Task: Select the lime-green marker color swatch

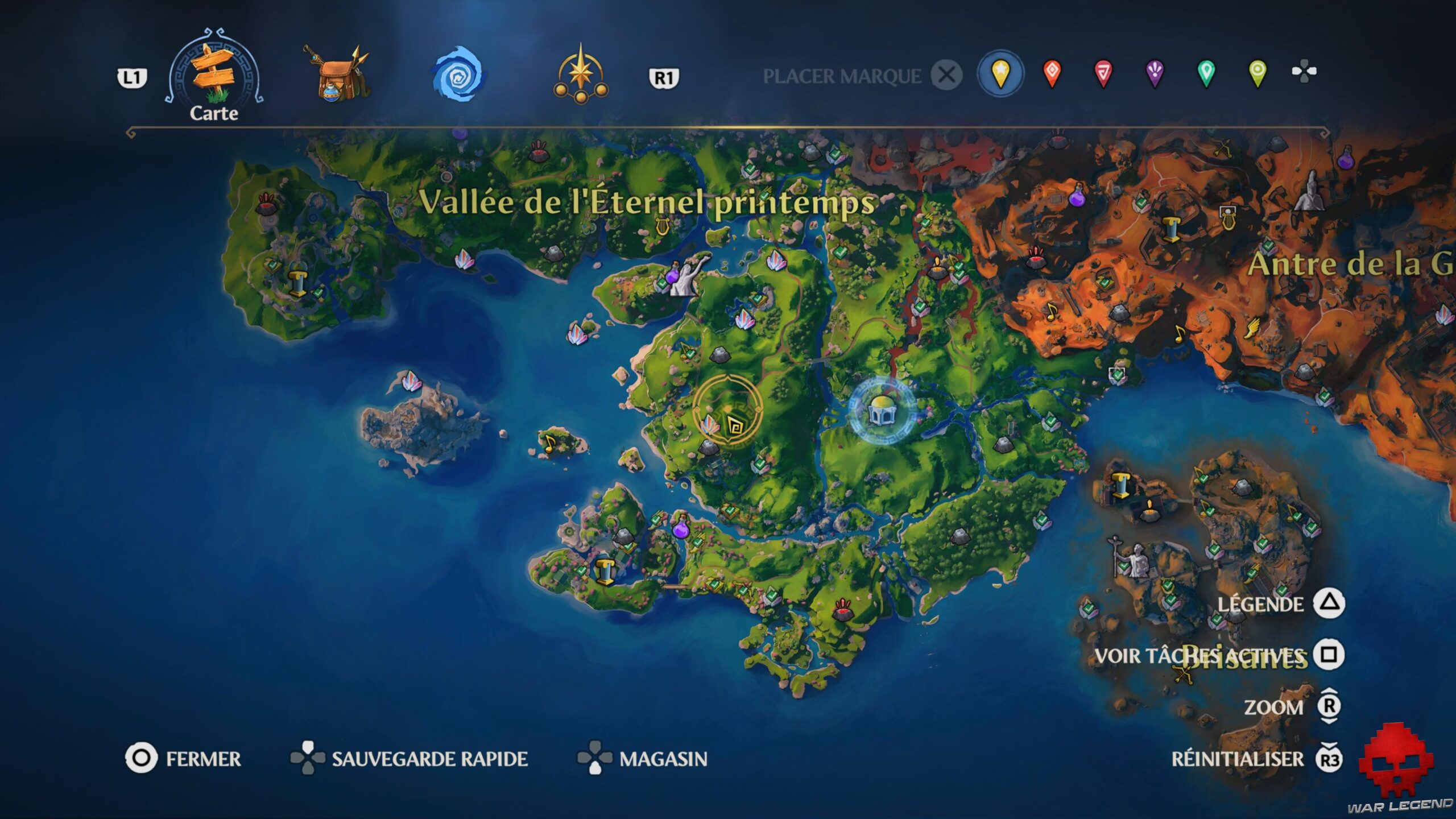Action: coord(1259,72)
